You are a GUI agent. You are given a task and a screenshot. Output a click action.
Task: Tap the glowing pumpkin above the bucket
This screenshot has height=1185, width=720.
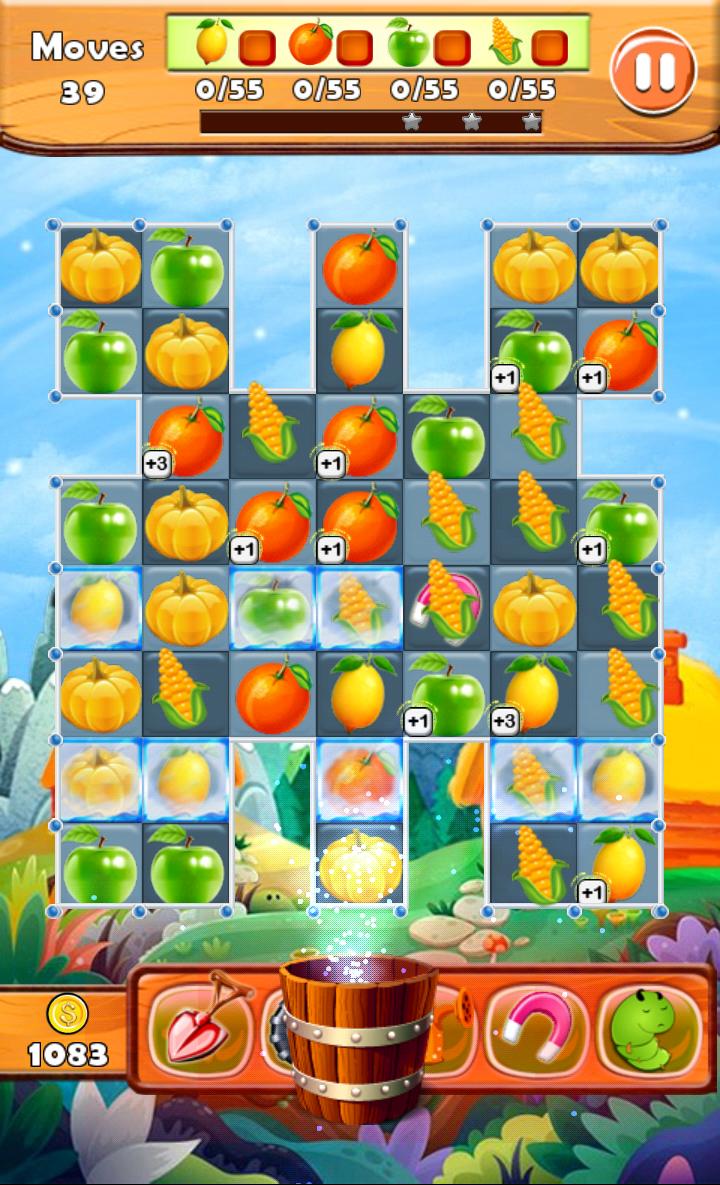click(360, 867)
